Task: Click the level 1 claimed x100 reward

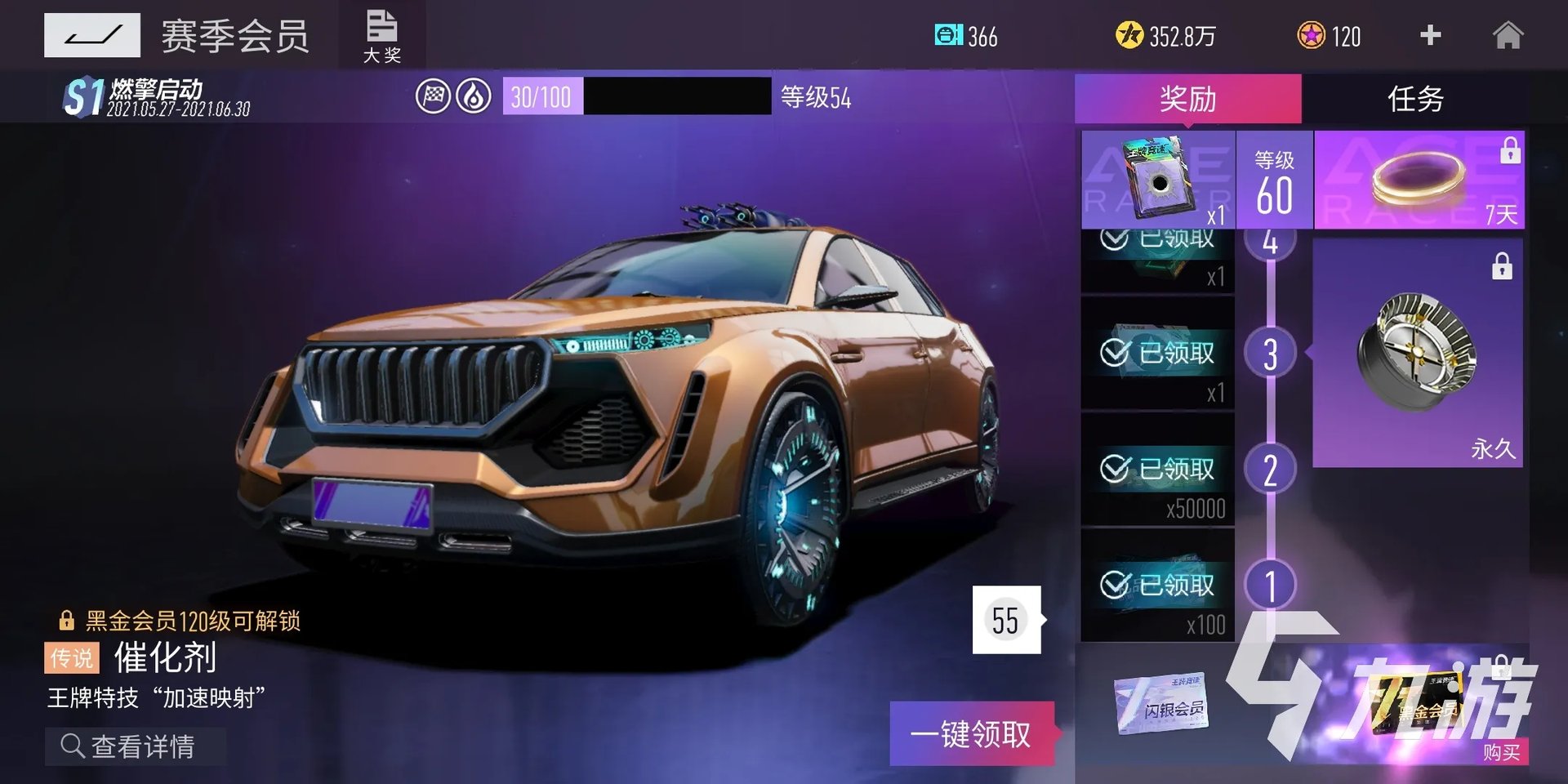Action: [1157, 586]
